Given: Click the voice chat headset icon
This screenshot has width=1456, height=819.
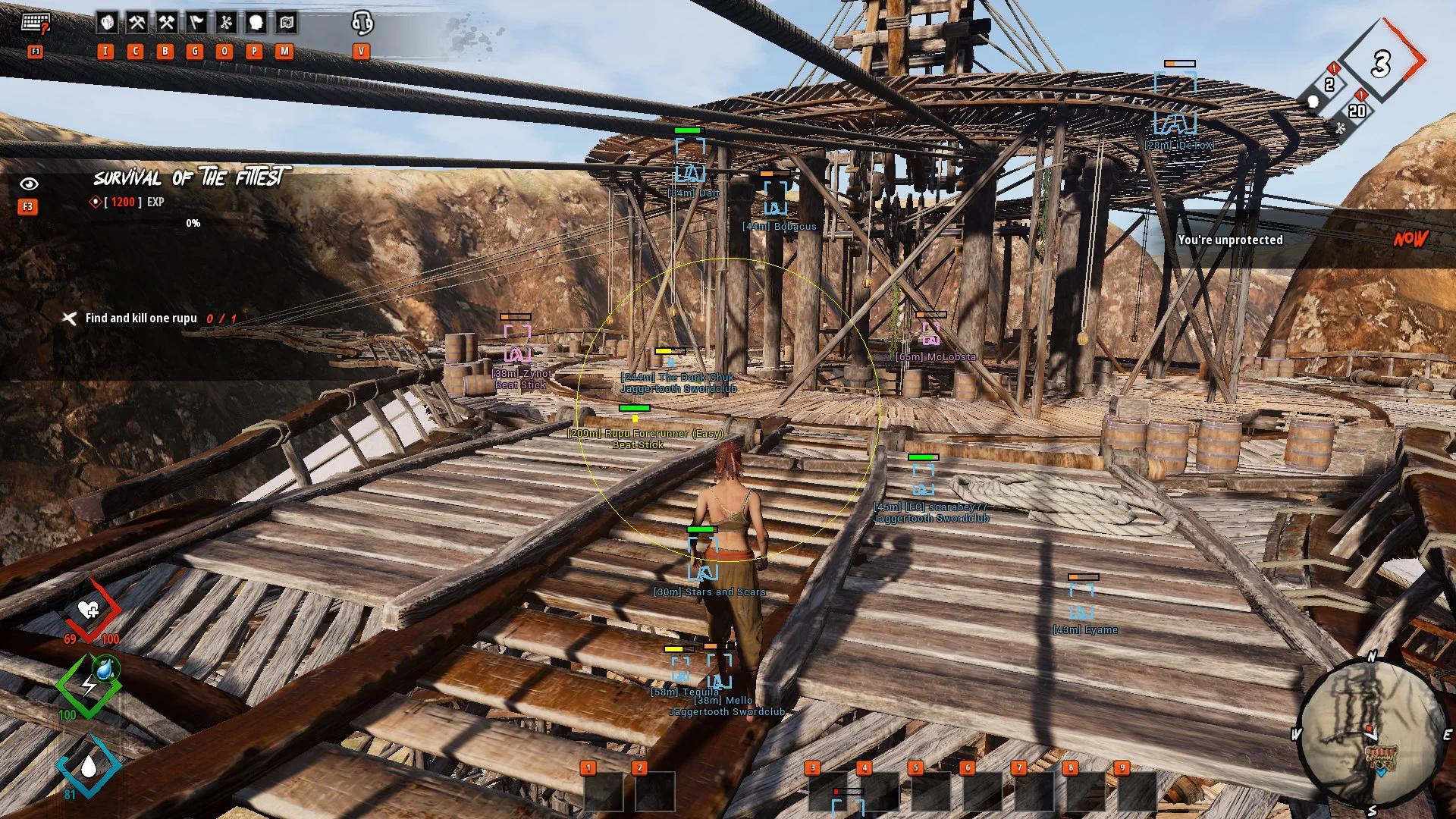Looking at the screenshot, I should (362, 23).
